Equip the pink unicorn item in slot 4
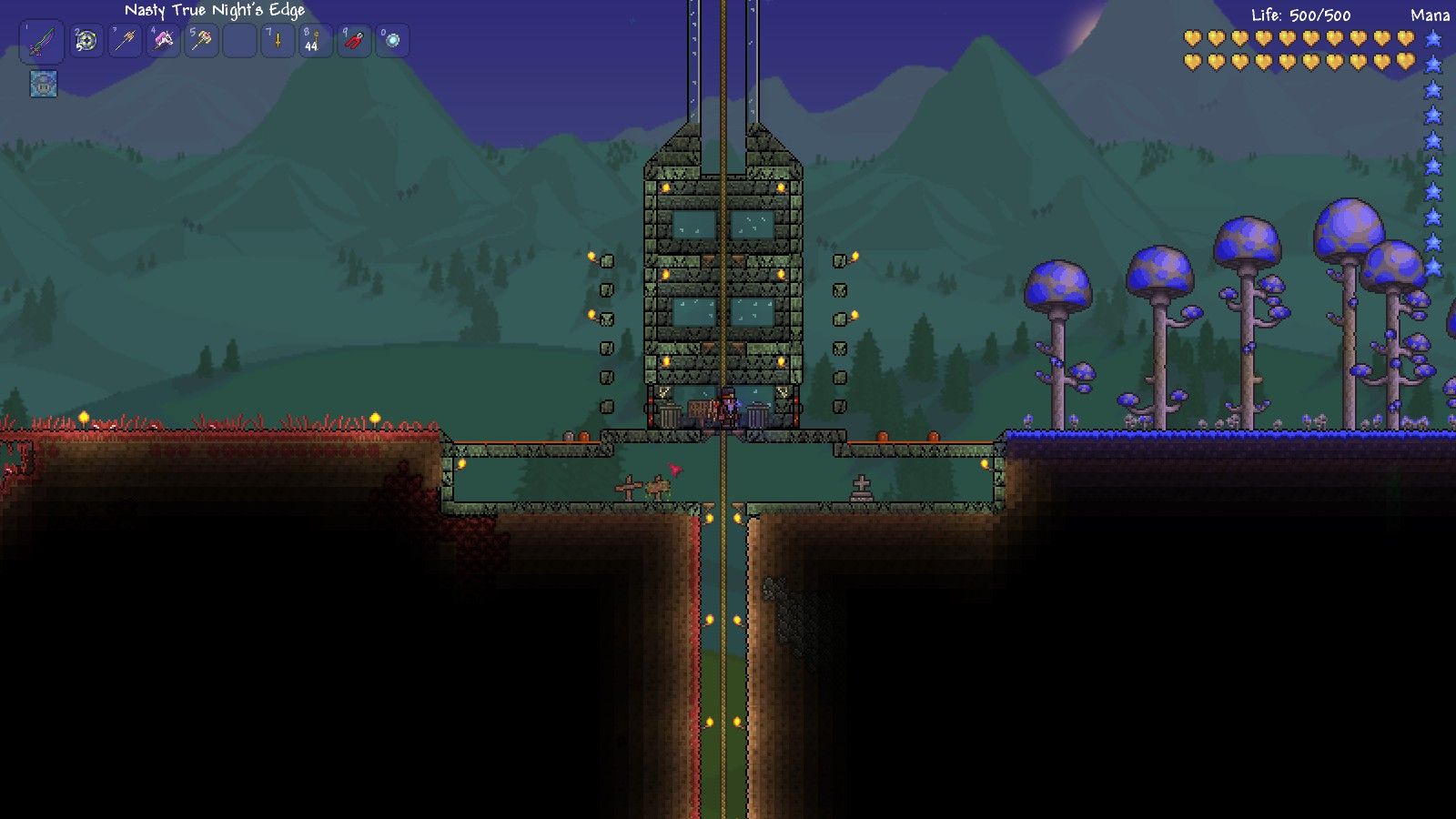The height and width of the screenshot is (819, 1456). [x=163, y=41]
